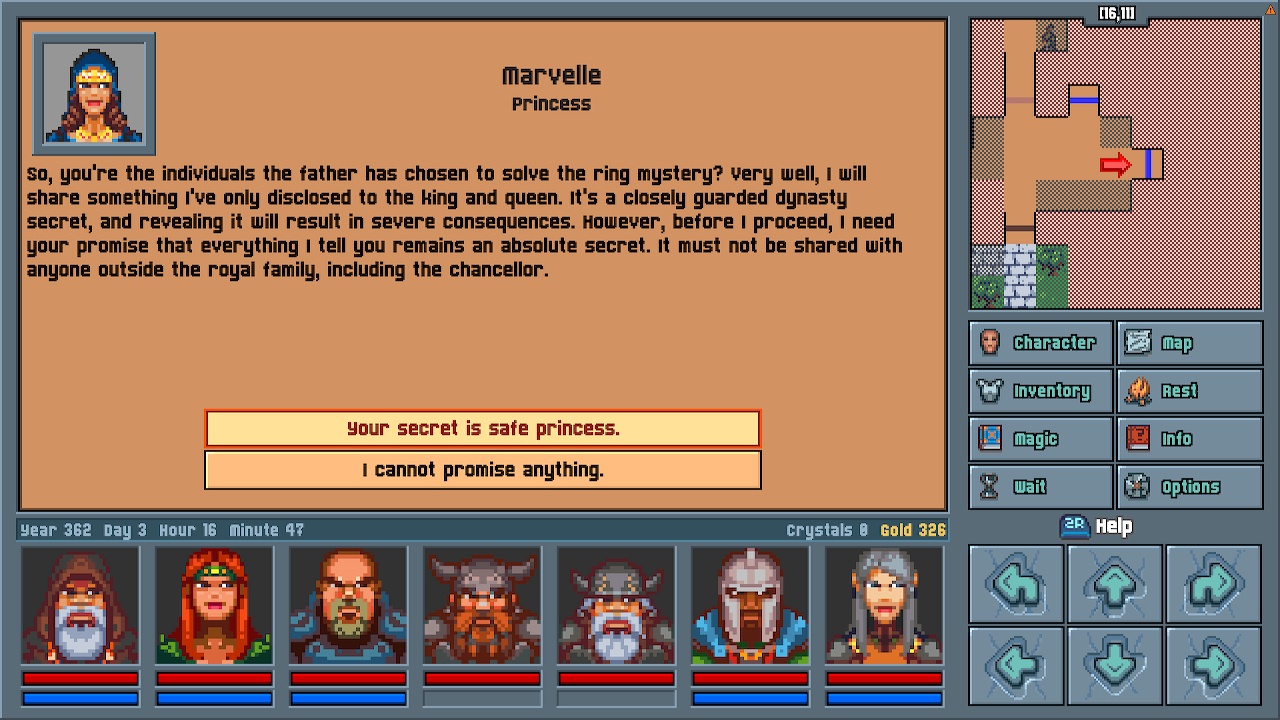Click the red party arrow on the minimap
This screenshot has width=1280, height=720.
click(x=1114, y=164)
